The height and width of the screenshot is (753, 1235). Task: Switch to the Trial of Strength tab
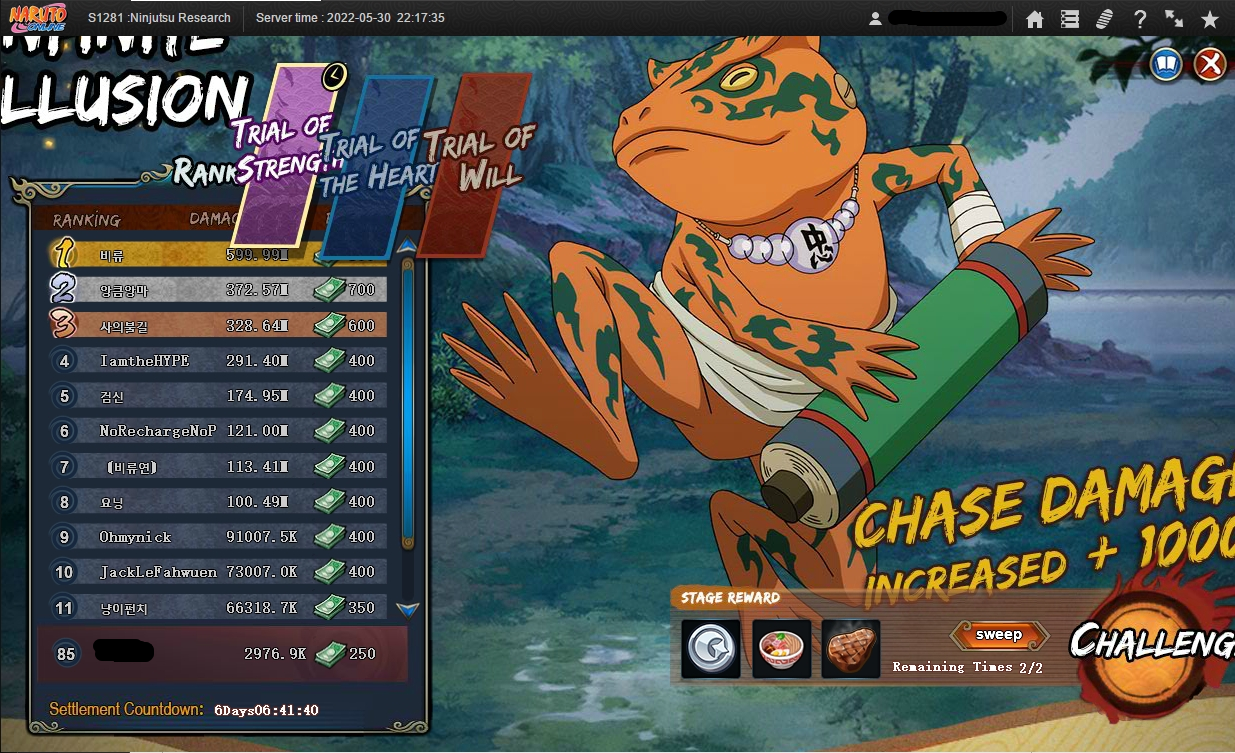pos(290,155)
